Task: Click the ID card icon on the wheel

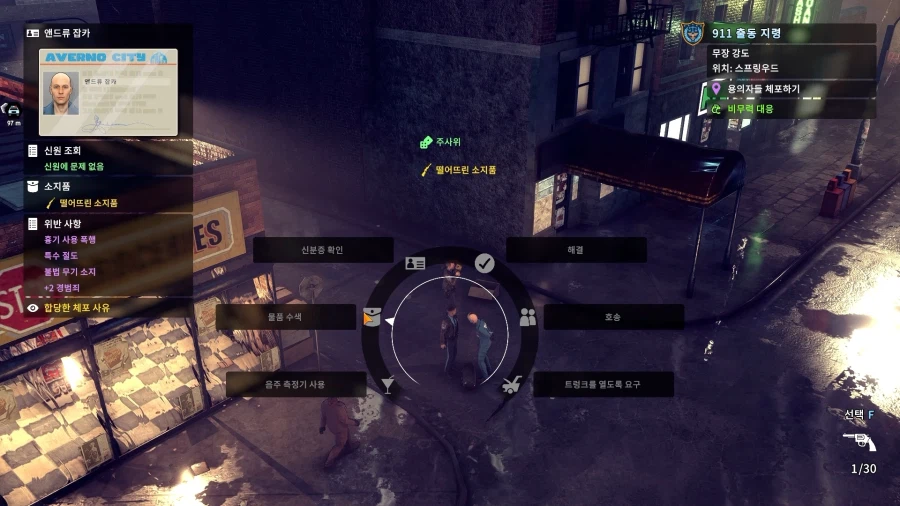Action: [415, 263]
